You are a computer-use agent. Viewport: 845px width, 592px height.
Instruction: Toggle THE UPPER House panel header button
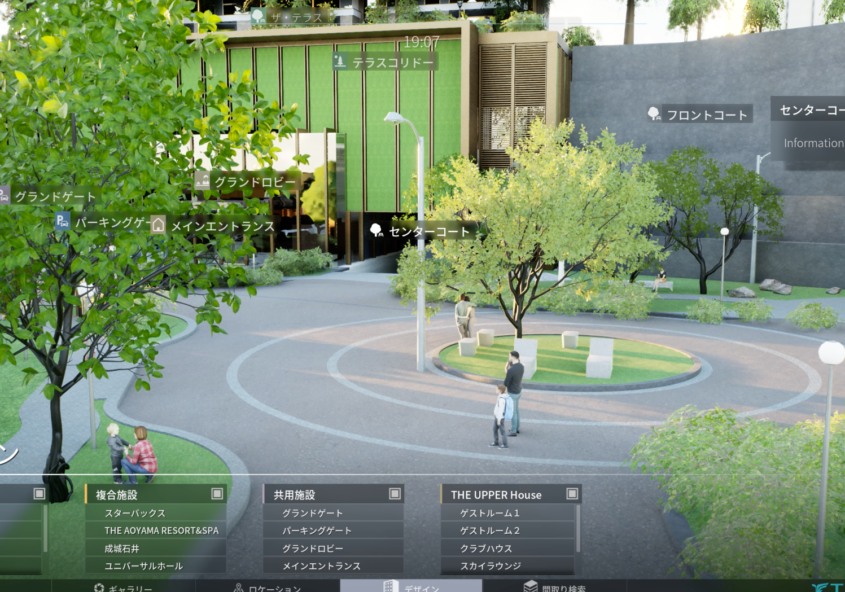coord(572,494)
